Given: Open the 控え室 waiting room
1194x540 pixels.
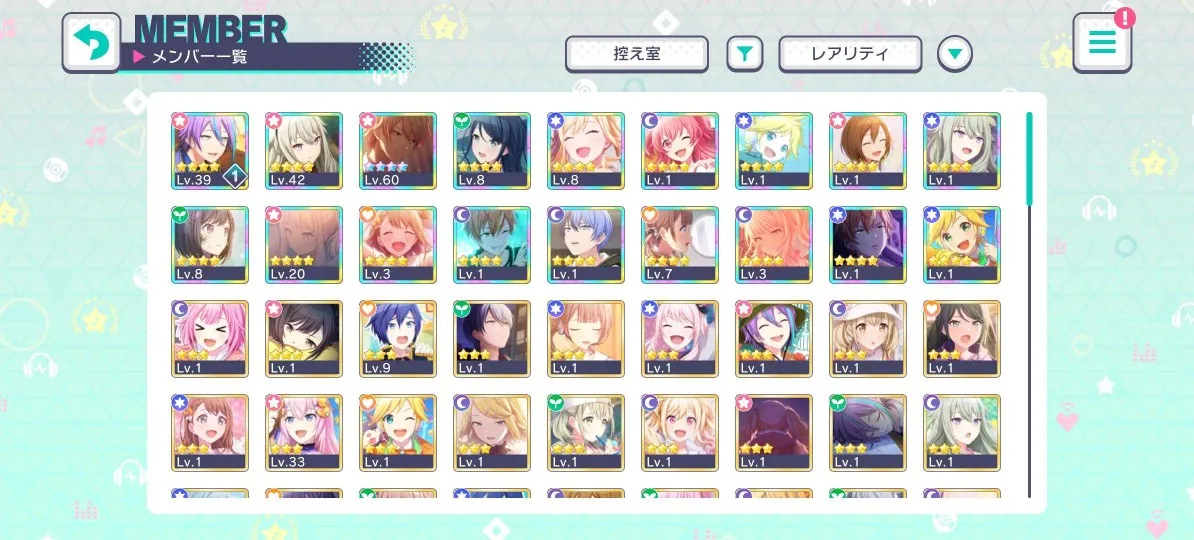Looking at the screenshot, I should tap(637, 54).
